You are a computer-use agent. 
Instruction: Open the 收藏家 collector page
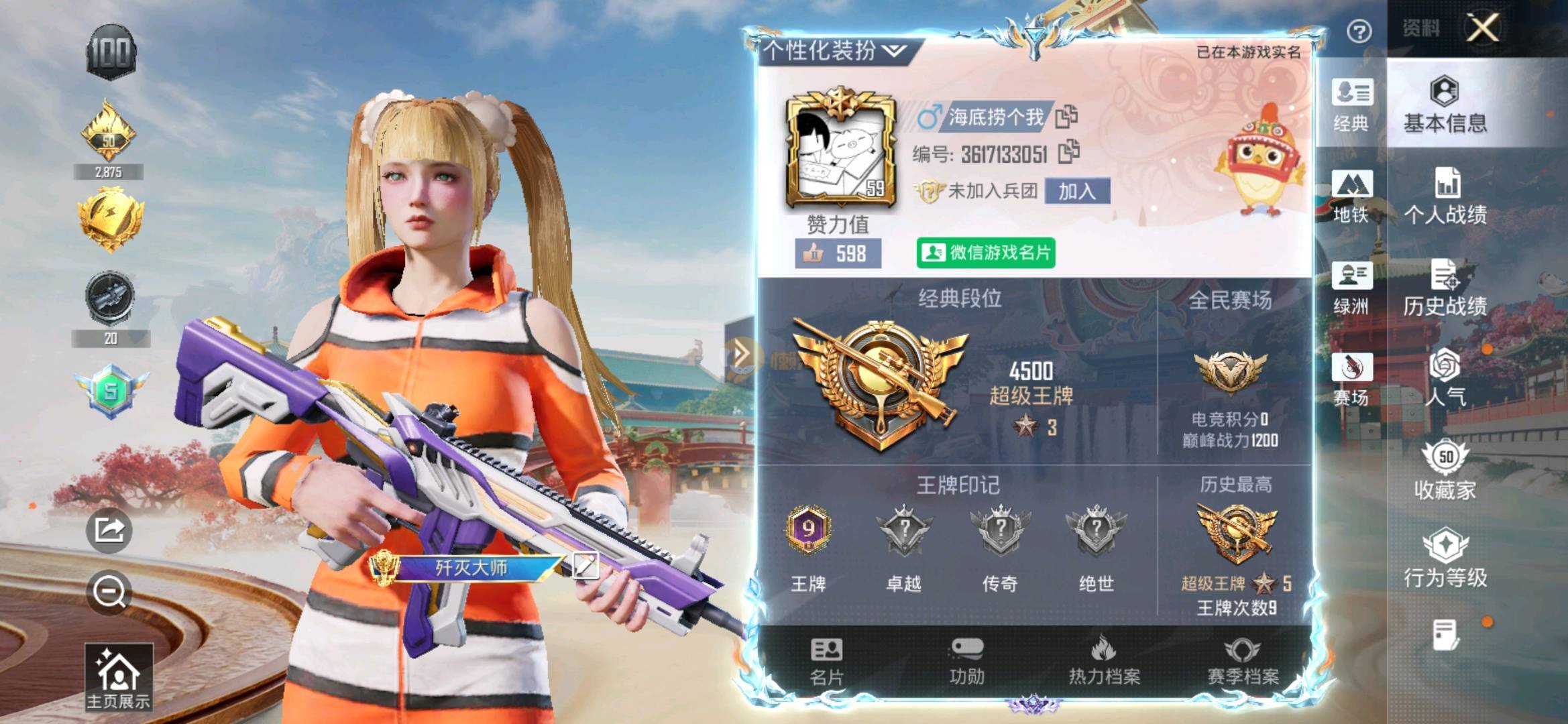tap(1445, 471)
